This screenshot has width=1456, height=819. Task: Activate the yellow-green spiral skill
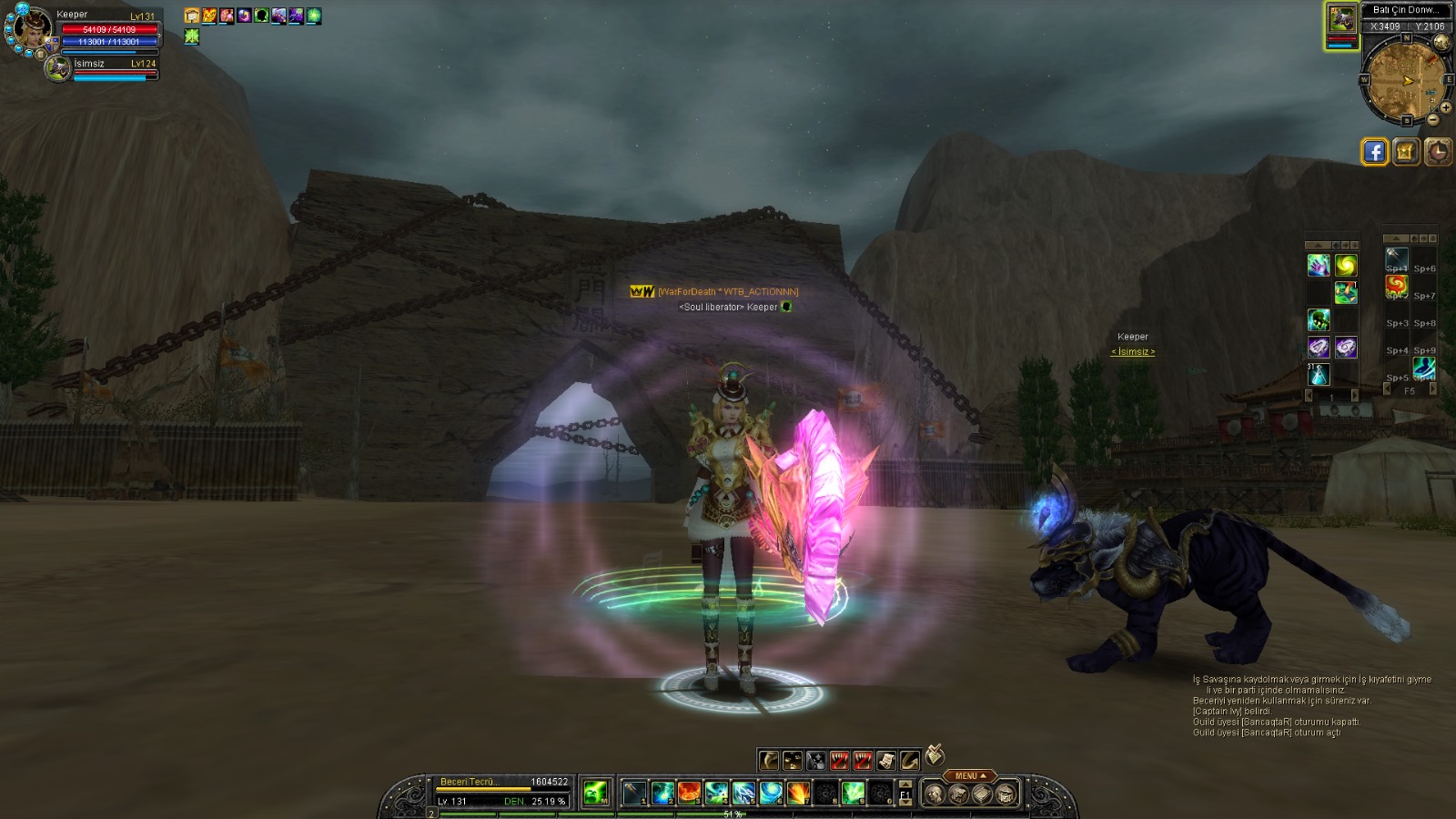click(x=1346, y=265)
